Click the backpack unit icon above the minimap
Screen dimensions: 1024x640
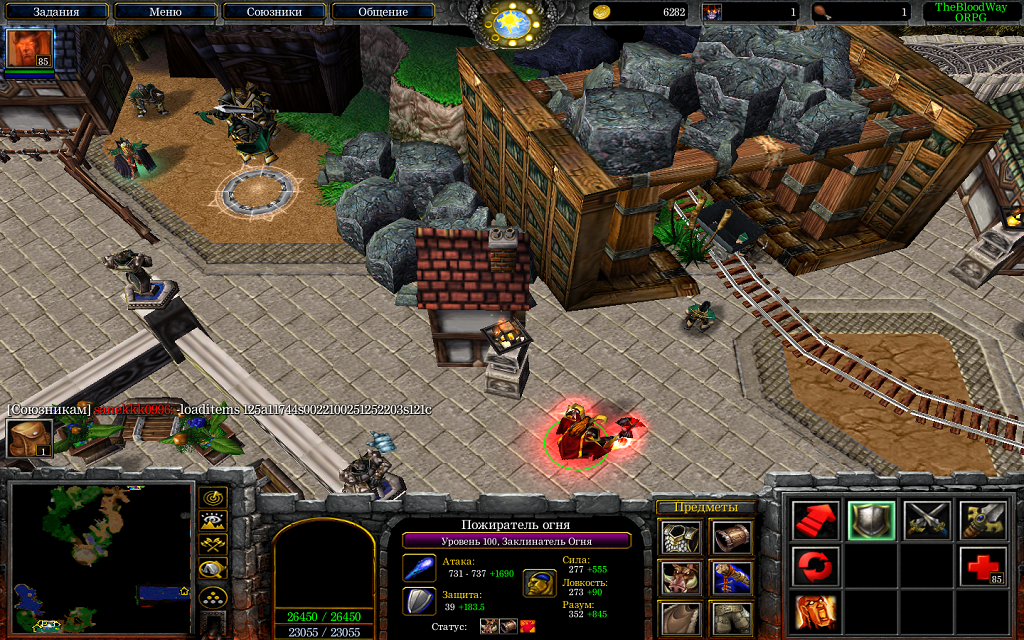pos(29,438)
